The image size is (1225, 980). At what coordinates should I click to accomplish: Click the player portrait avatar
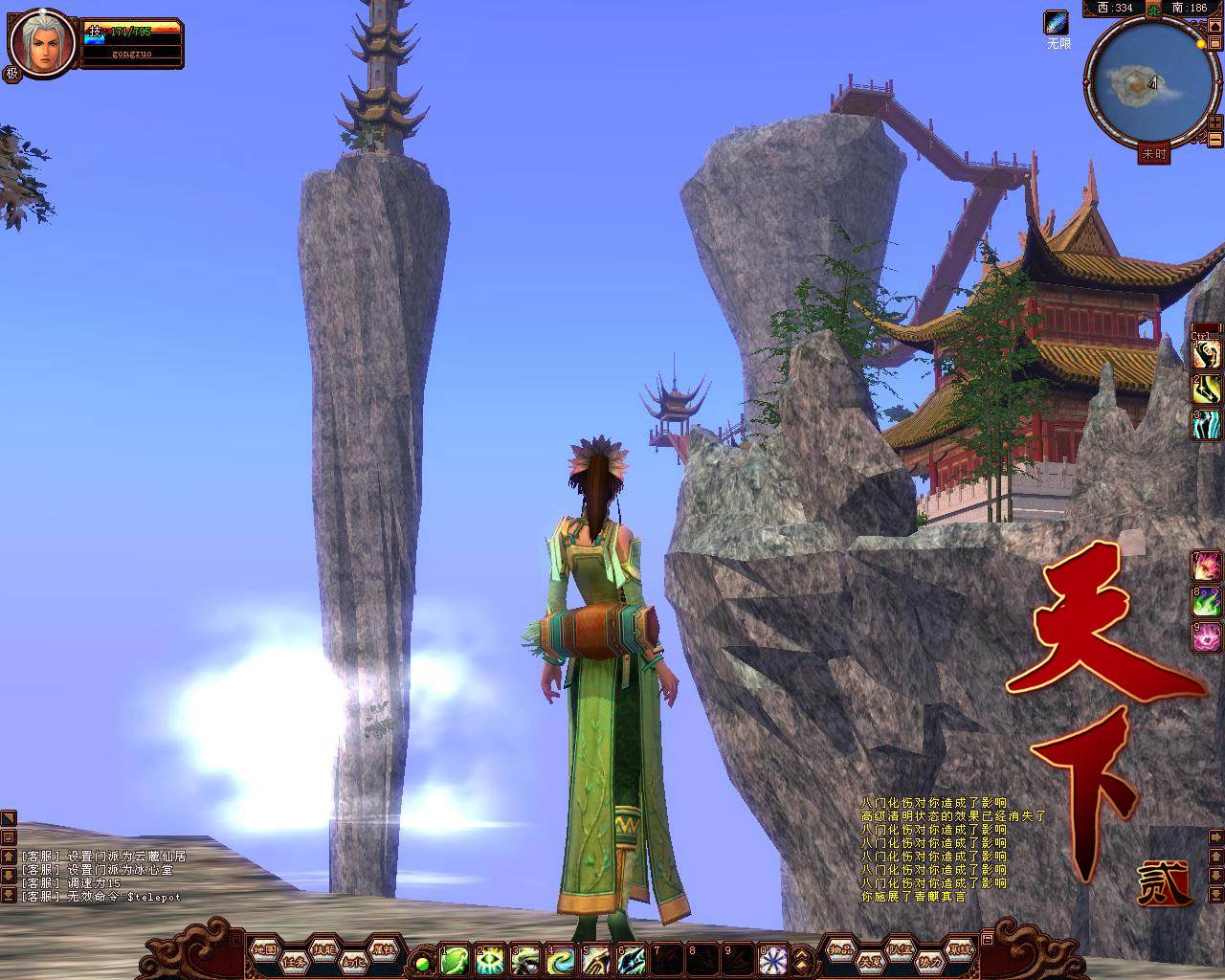(x=40, y=43)
